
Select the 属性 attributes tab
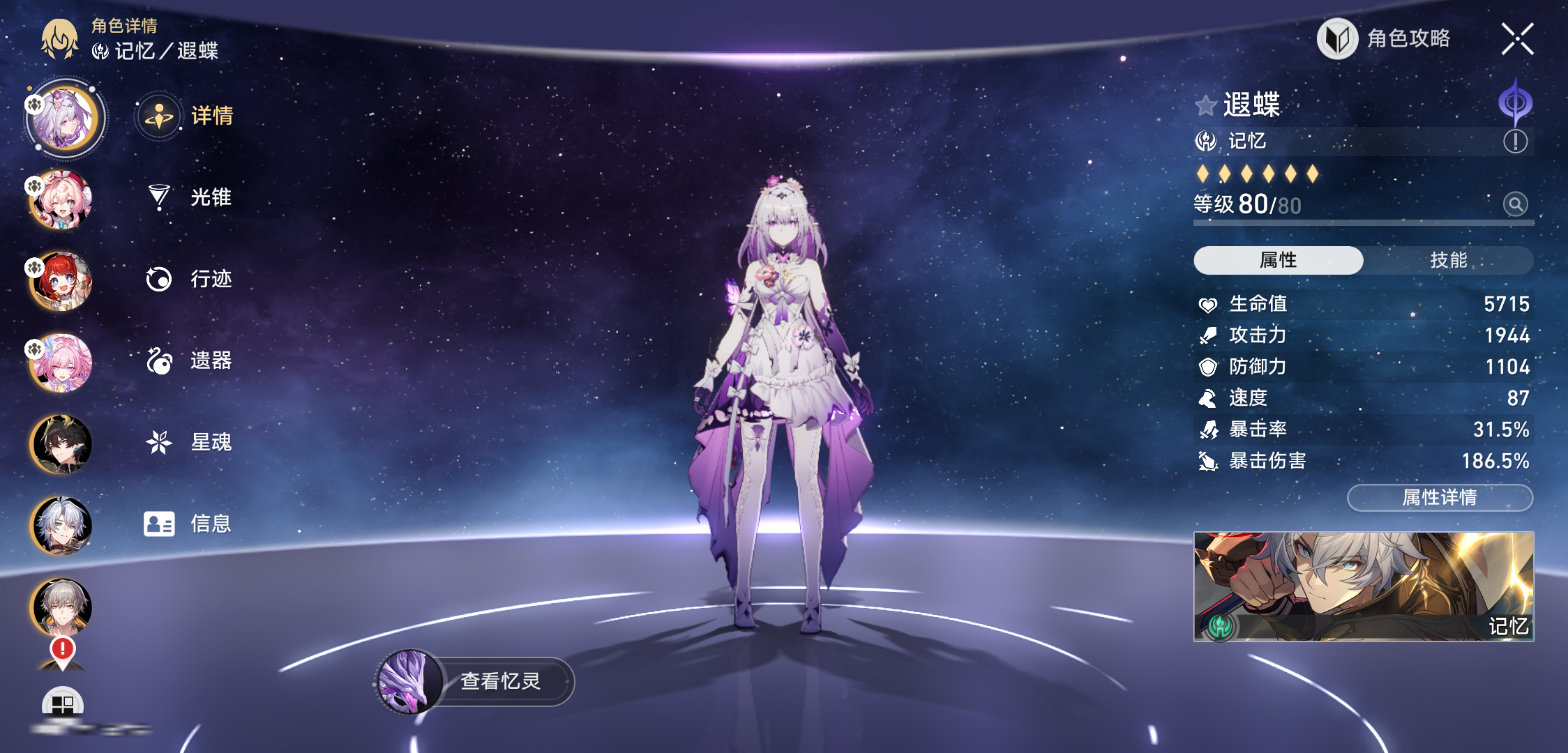click(1278, 260)
